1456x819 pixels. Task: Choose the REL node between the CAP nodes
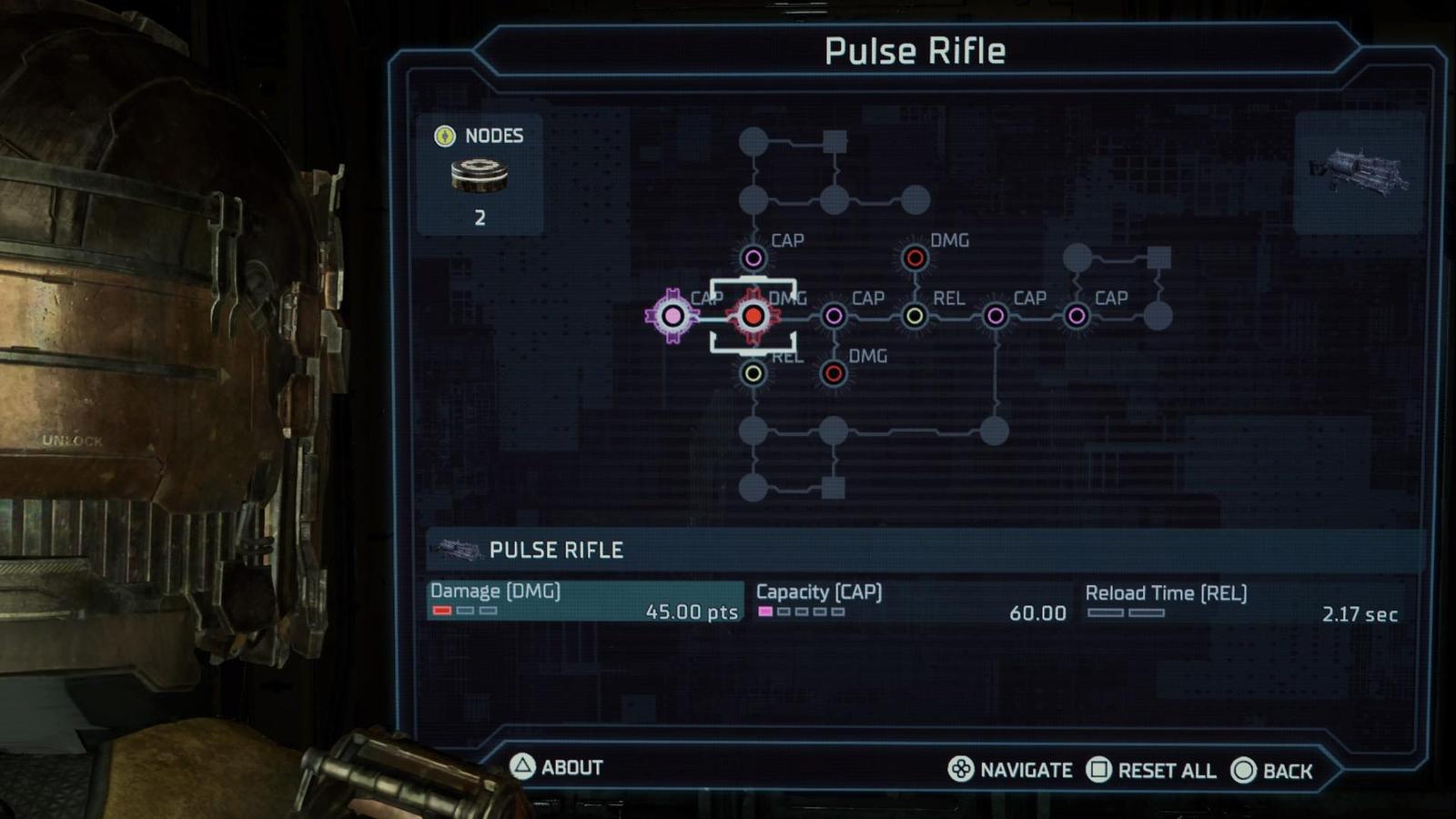point(915,316)
